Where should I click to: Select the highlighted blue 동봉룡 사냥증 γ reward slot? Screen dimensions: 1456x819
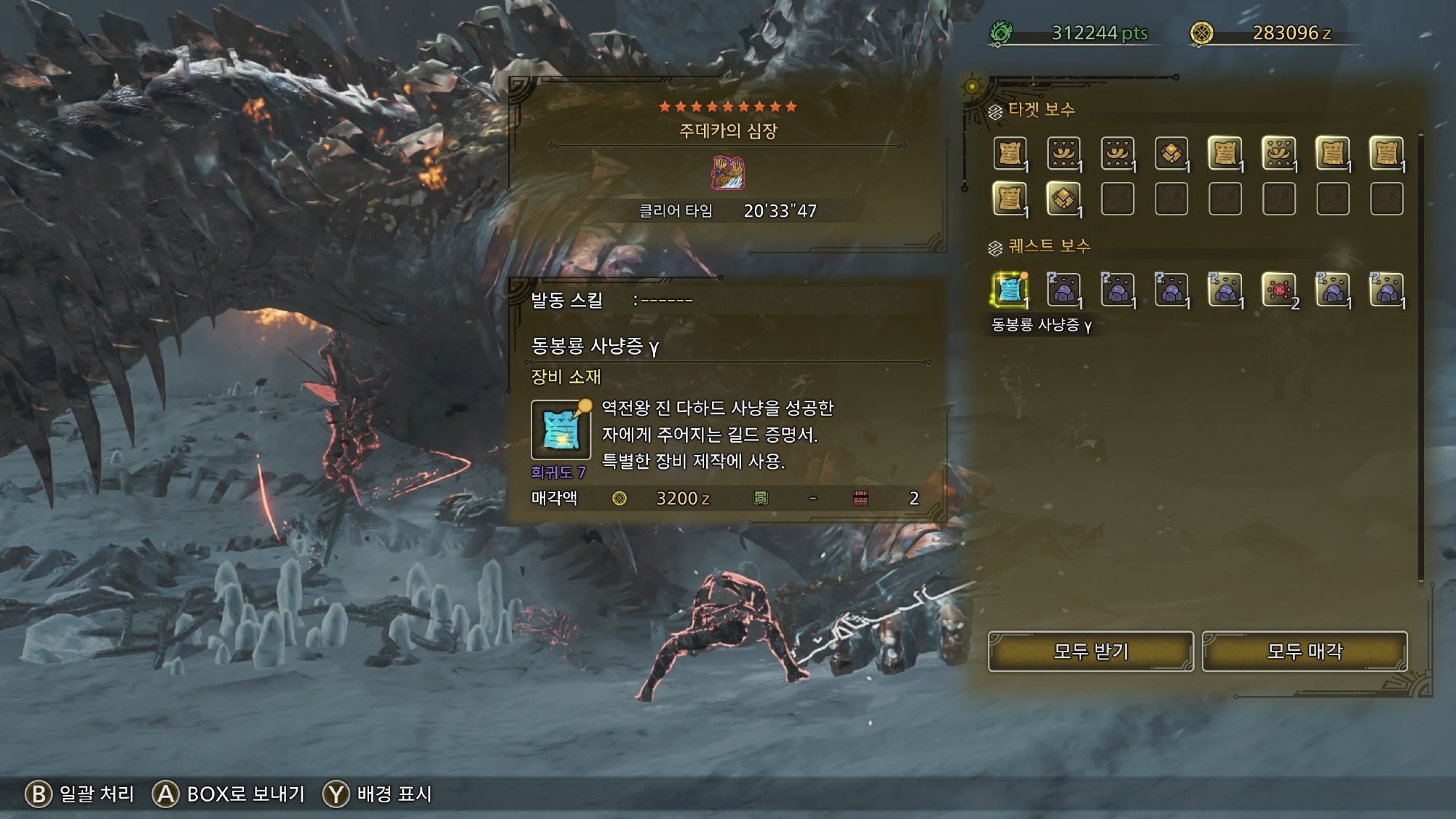[1010, 290]
